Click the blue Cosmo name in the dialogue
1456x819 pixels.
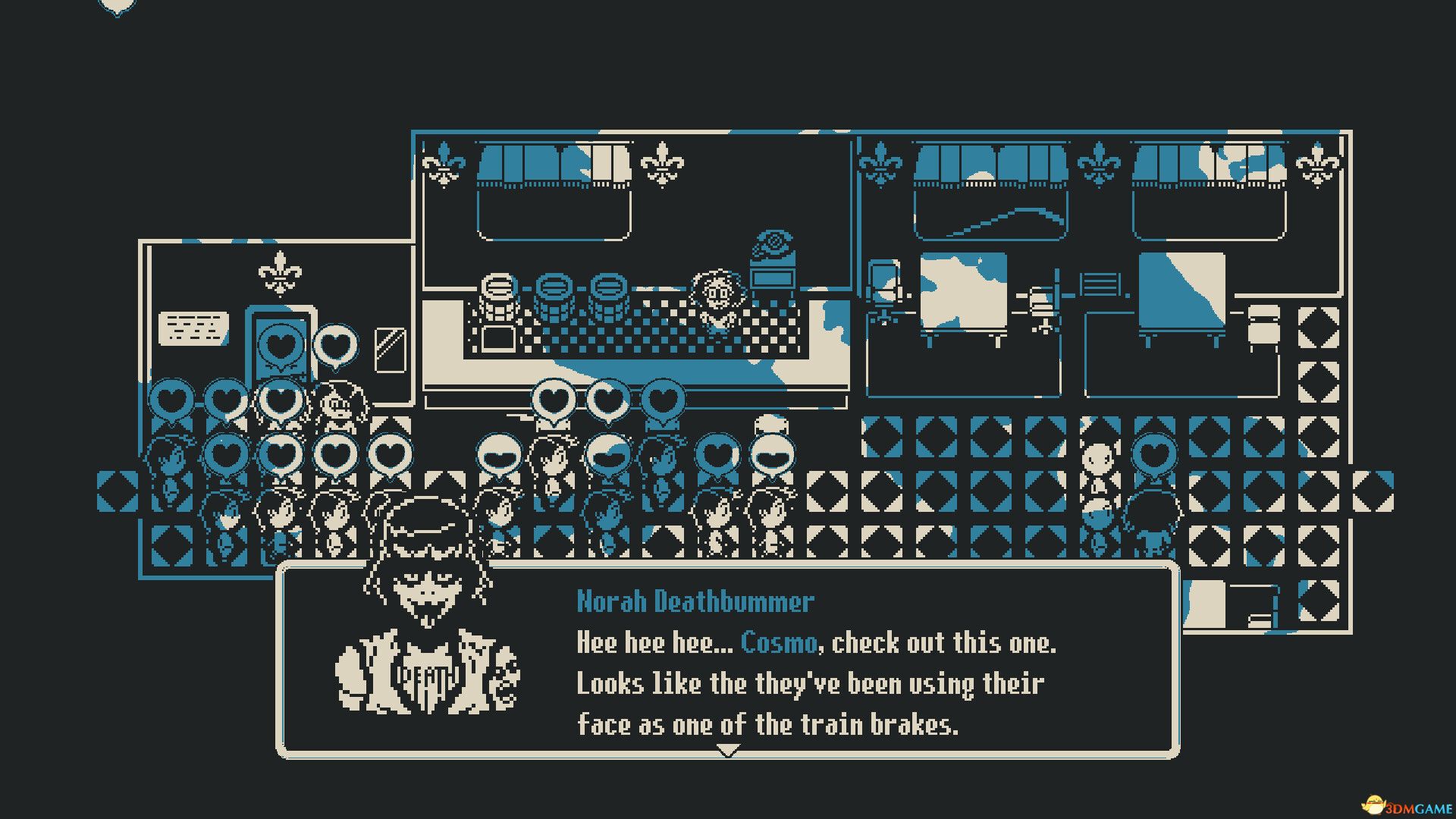pos(779,644)
